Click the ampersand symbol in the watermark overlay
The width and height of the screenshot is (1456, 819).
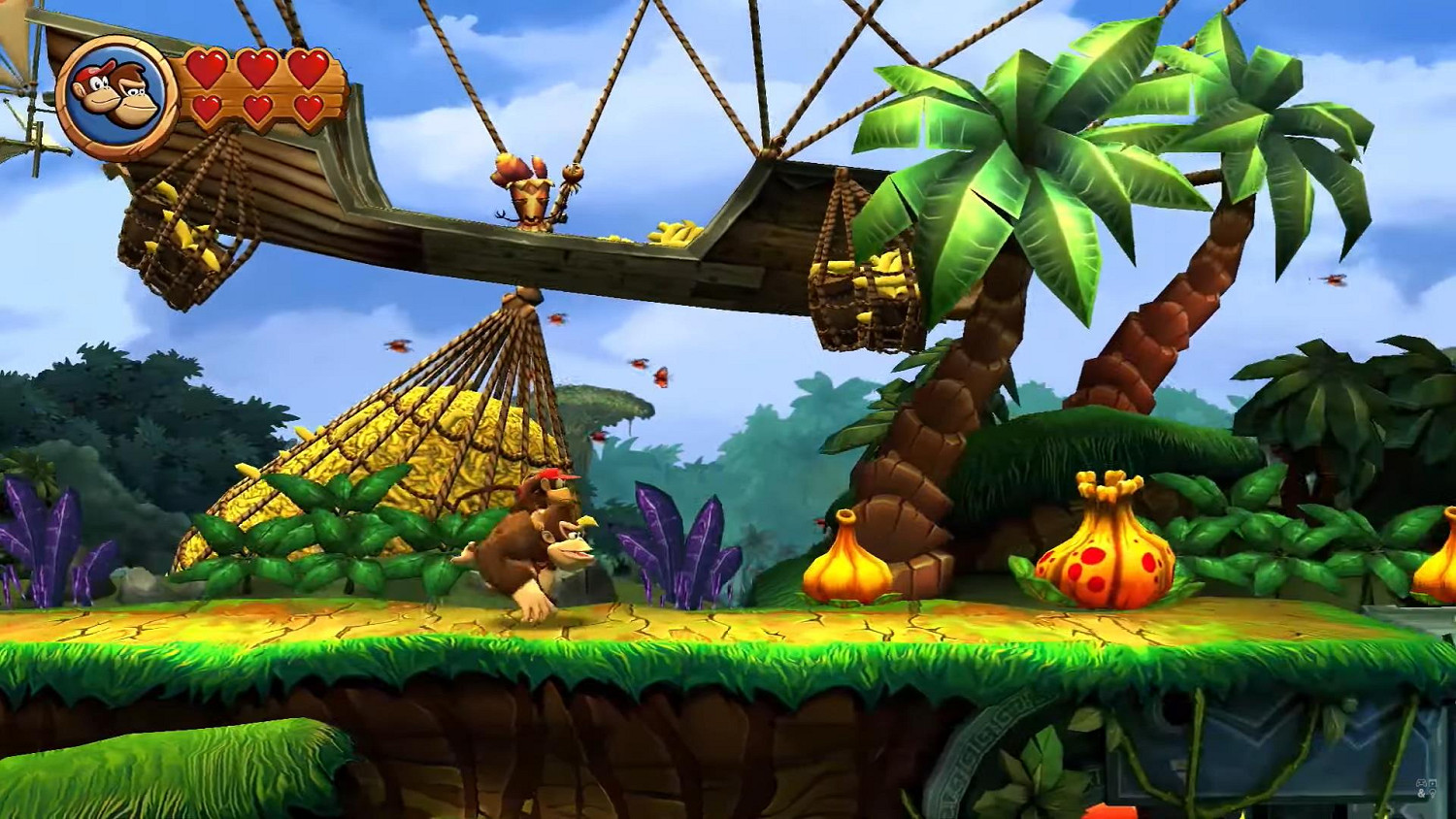pos(1421,794)
